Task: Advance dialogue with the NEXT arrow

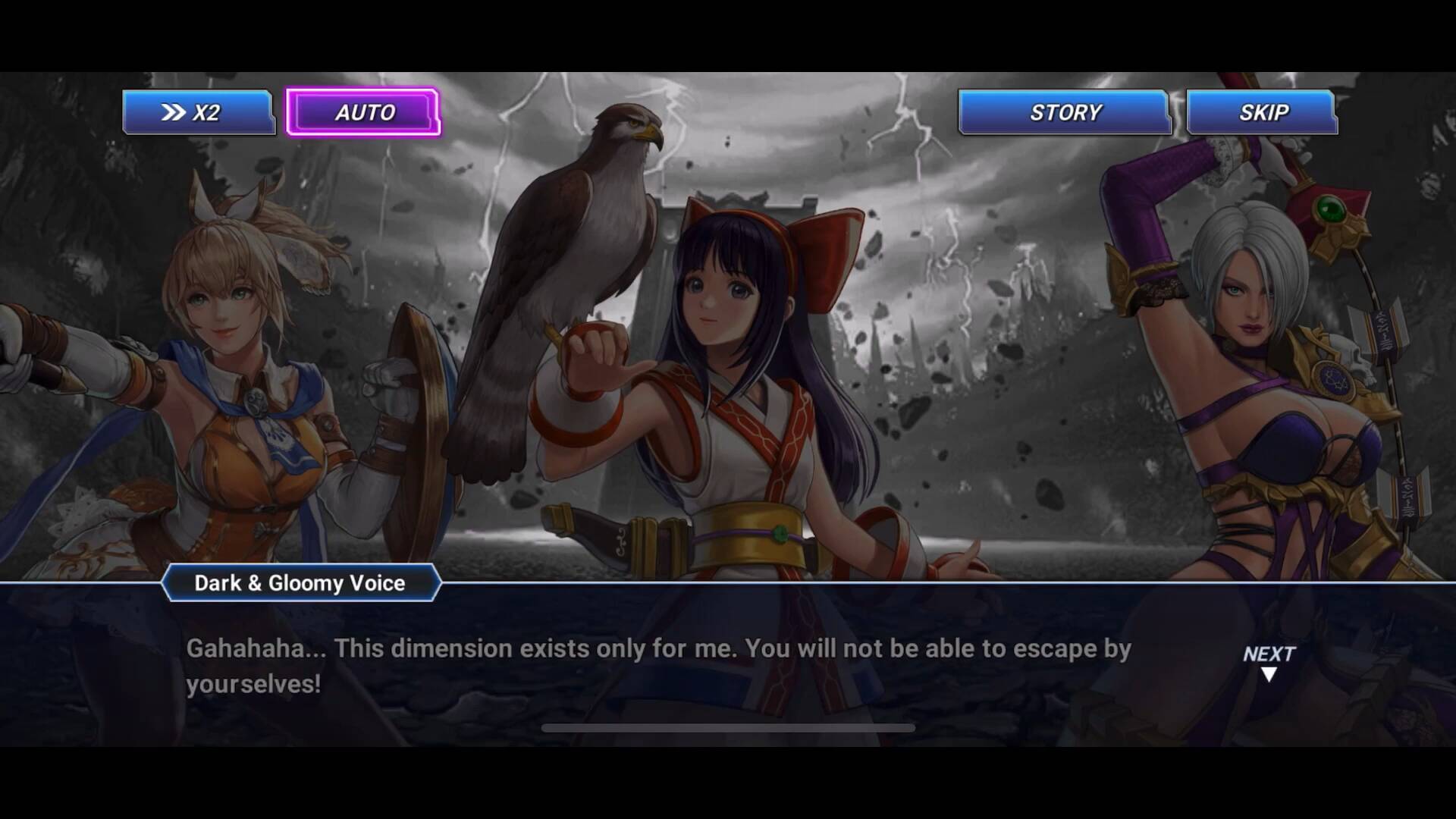Action: 1269,662
